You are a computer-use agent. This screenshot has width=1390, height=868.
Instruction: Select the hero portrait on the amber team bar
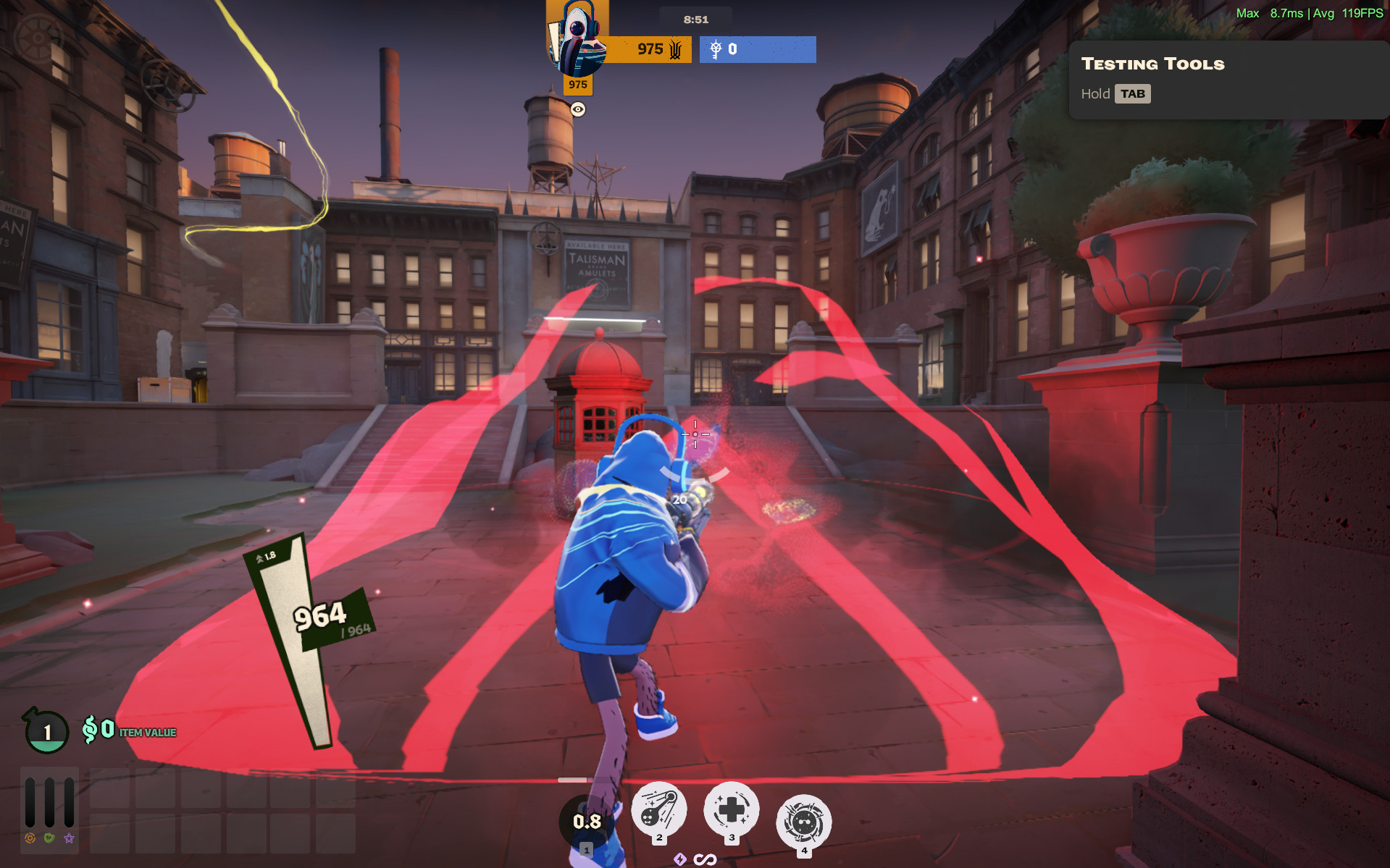click(578, 41)
